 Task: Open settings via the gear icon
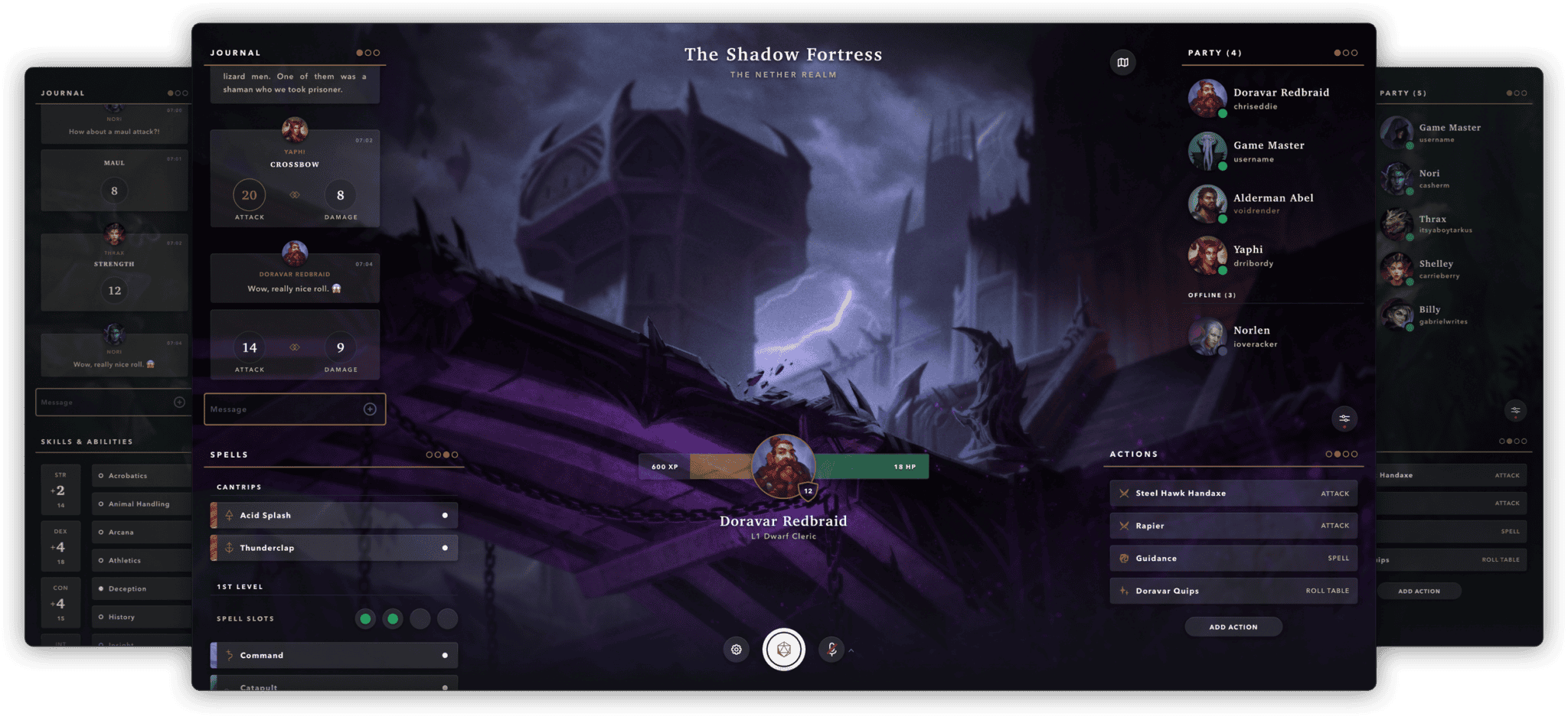point(736,649)
